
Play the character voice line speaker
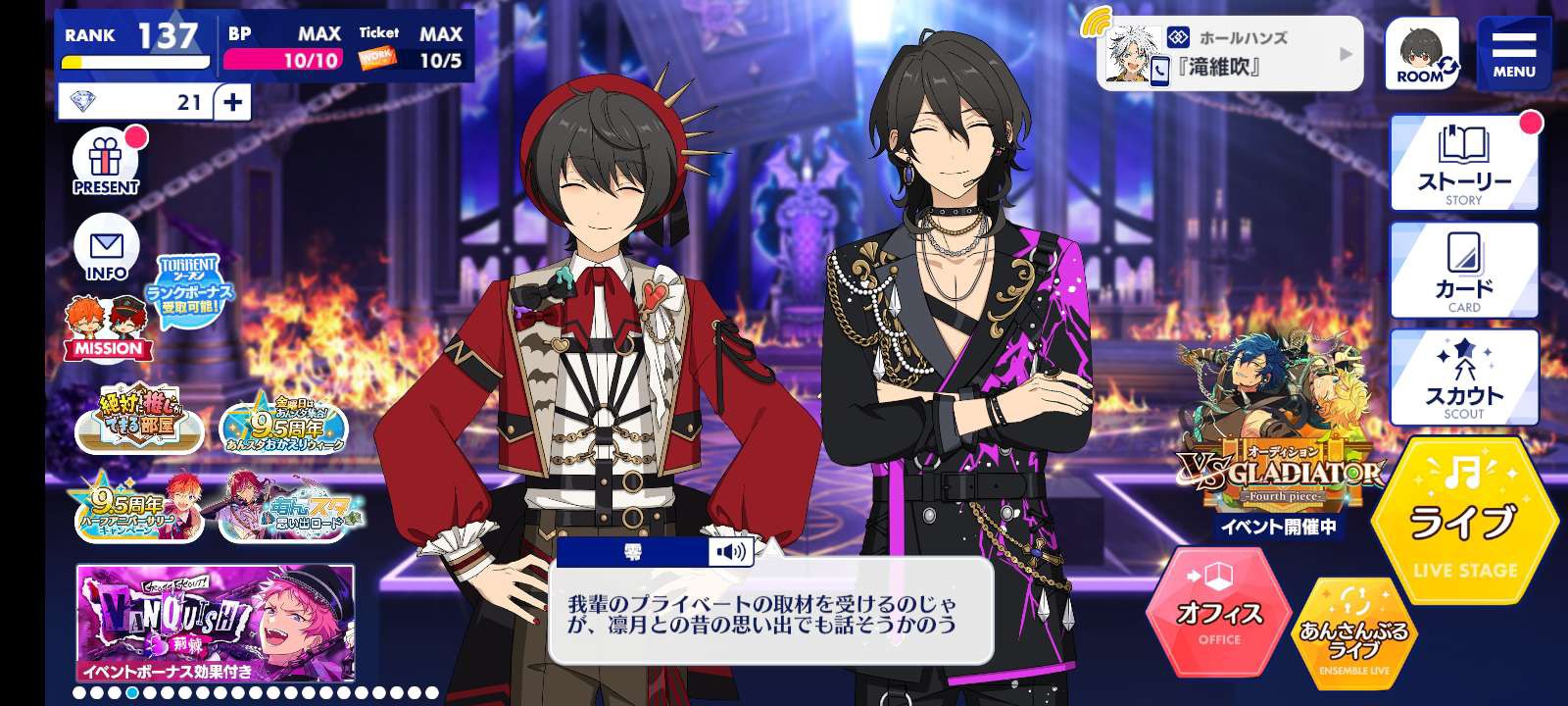coord(731,552)
